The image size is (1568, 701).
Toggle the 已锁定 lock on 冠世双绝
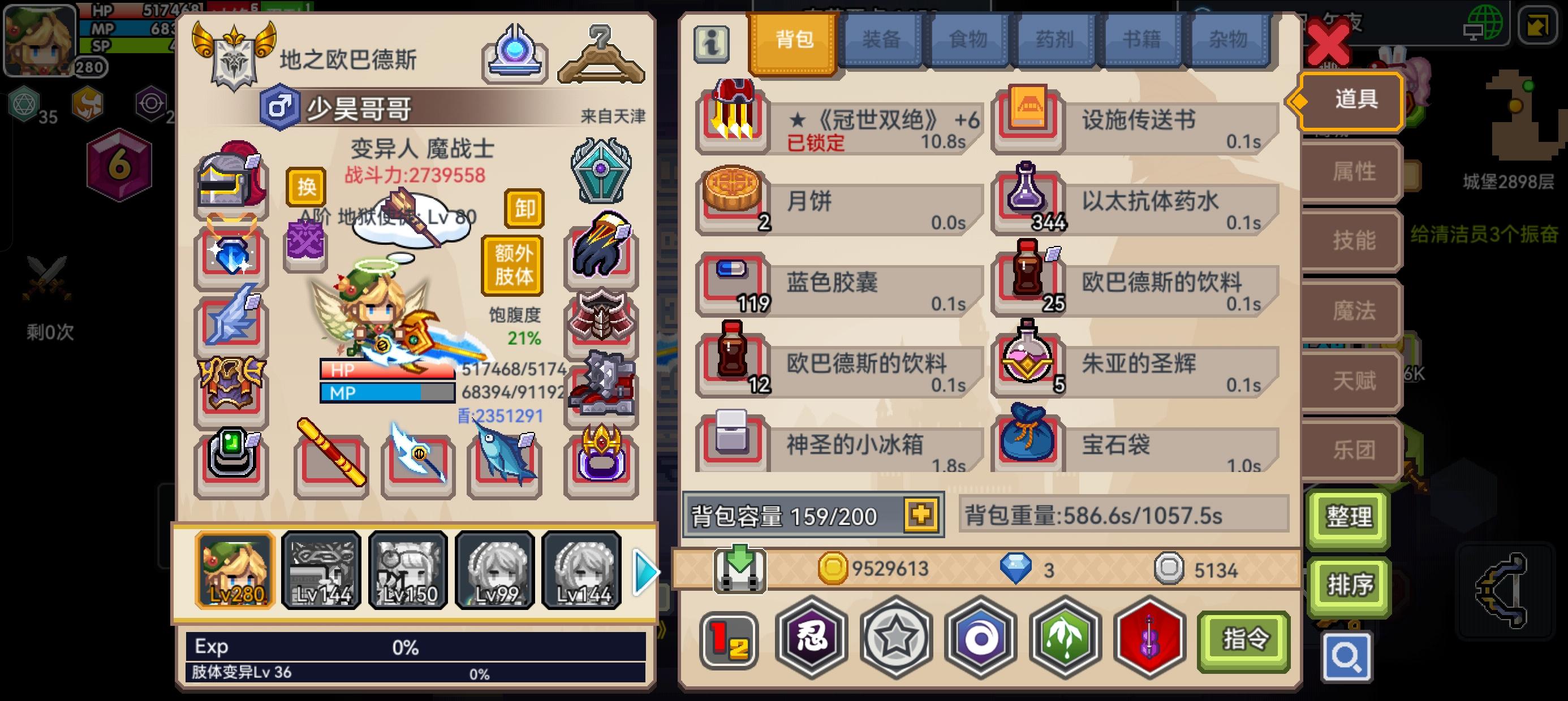[815, 145]
